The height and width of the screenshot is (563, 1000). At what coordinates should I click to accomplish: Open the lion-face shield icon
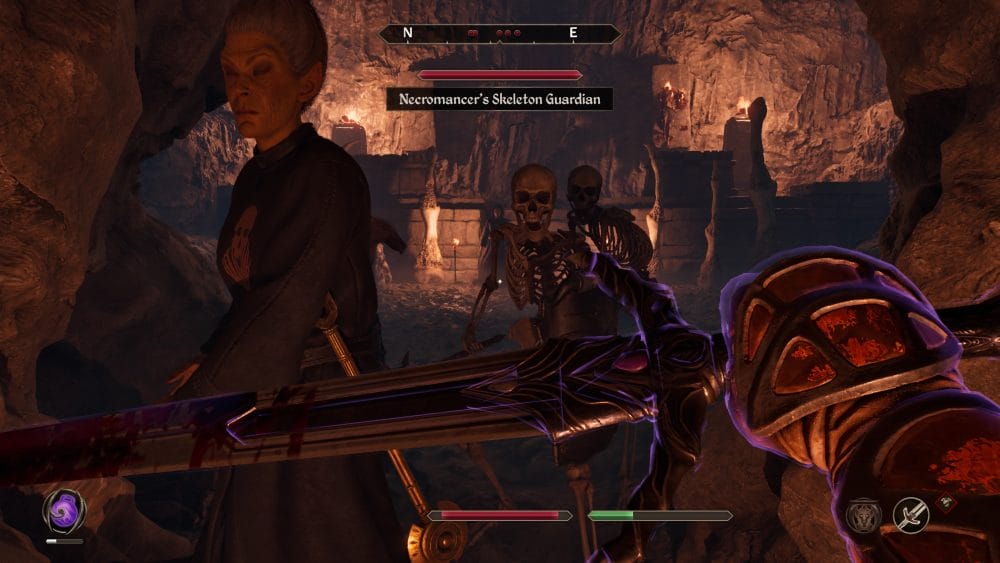(x=862, y=516)
